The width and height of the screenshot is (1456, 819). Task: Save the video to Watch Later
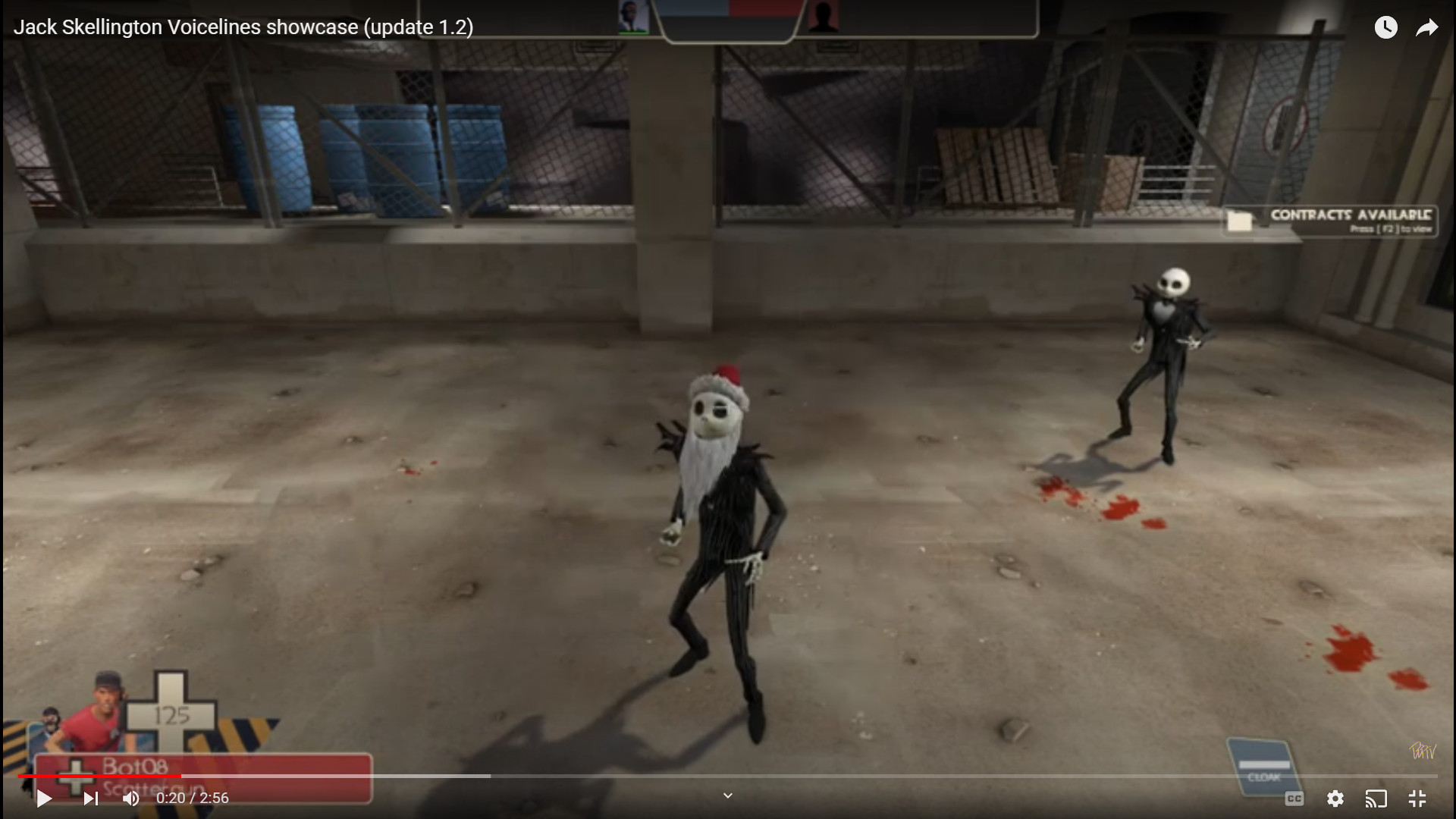(1385, 27)
